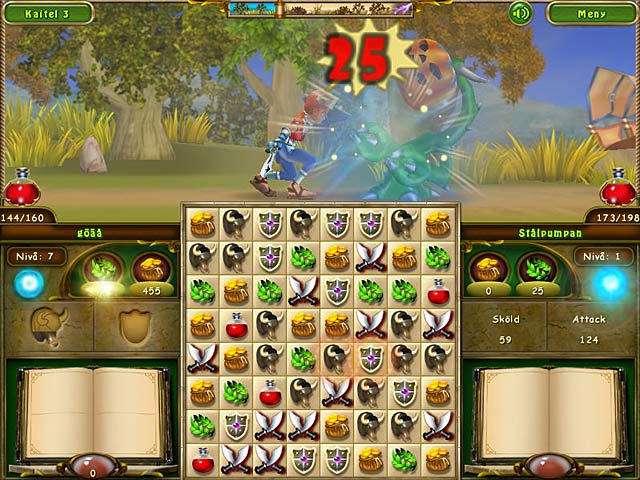
Task: Click the player's gold pot icon showing 455
Action: pos(151,269)
